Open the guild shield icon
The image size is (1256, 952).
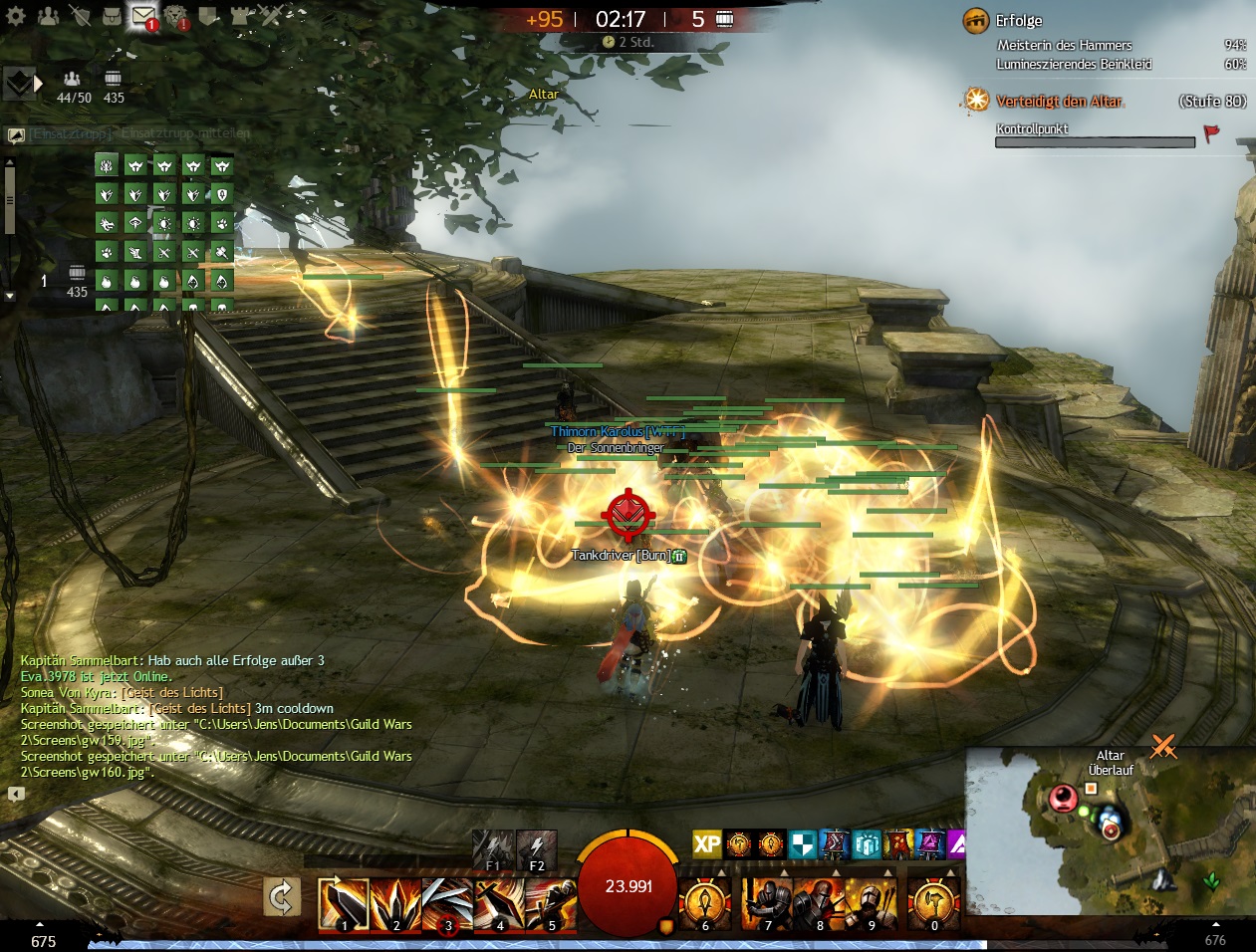click(x=208, y=16)
